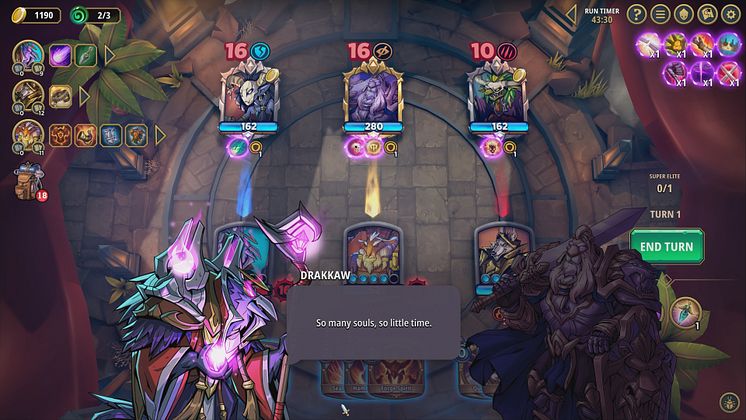Click the green dagger ability icon
Viewport: 746px width, 420px height.
86,55
